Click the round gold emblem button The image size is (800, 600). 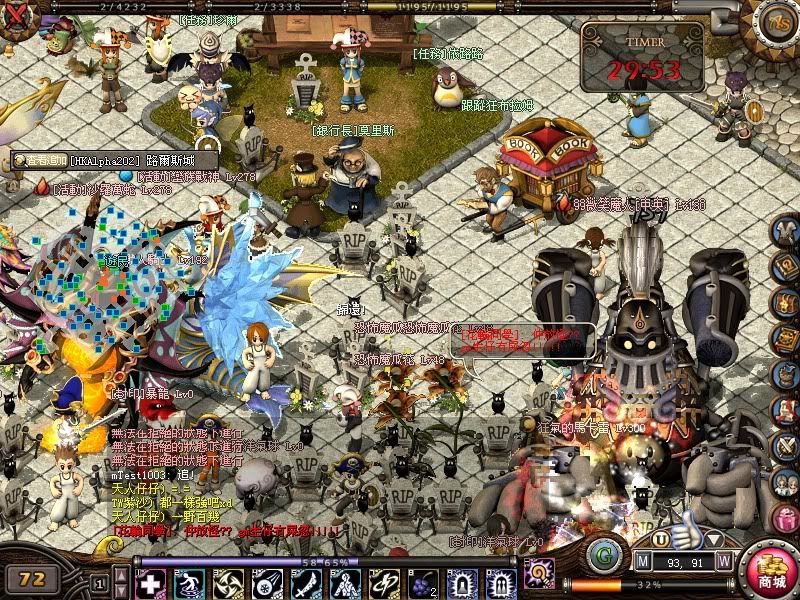click(x=776, y=20)
